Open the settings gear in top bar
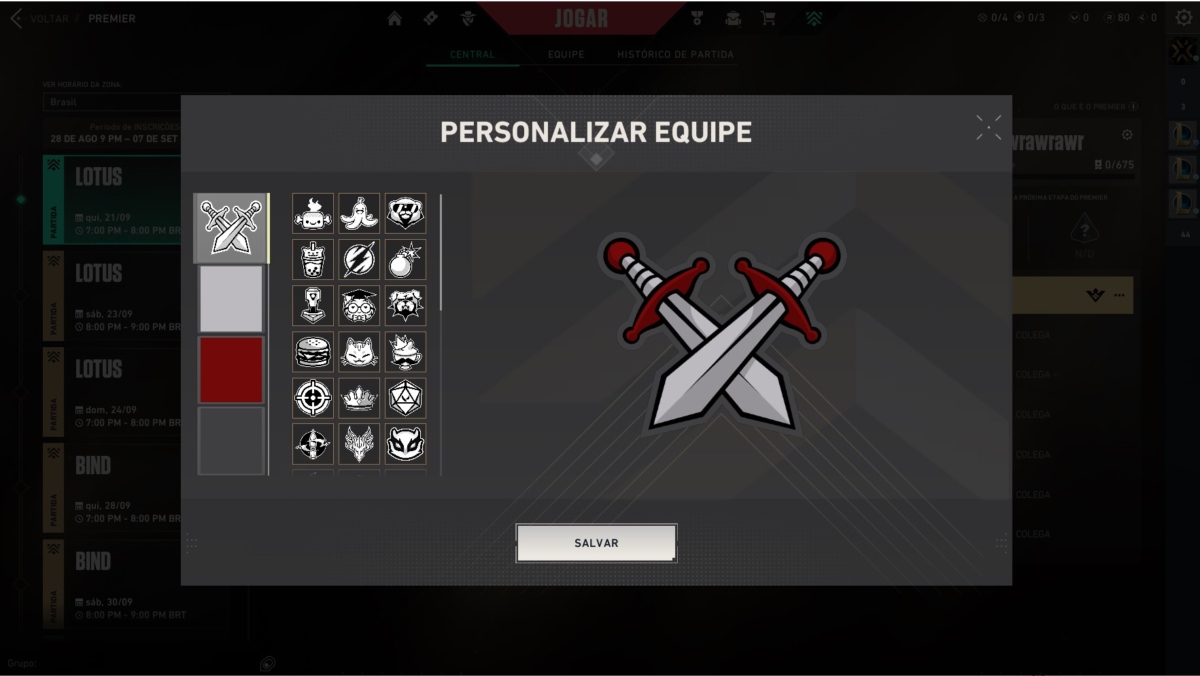The height and width of the screenshot is (676, 1200). 1183,17
